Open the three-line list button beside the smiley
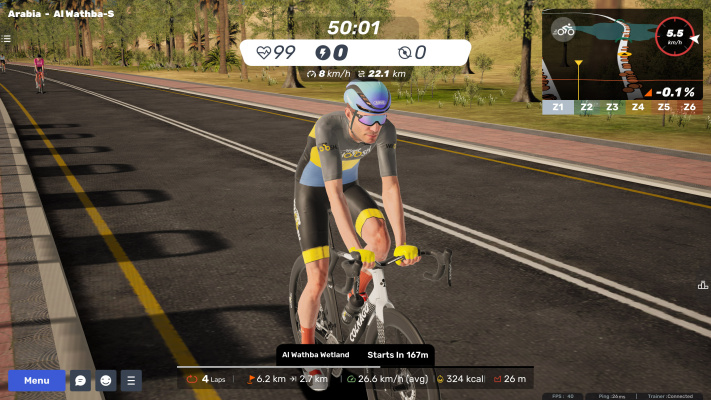Image resolution: width=711 pixels, height=400 pixels. [x=131, y=380]
